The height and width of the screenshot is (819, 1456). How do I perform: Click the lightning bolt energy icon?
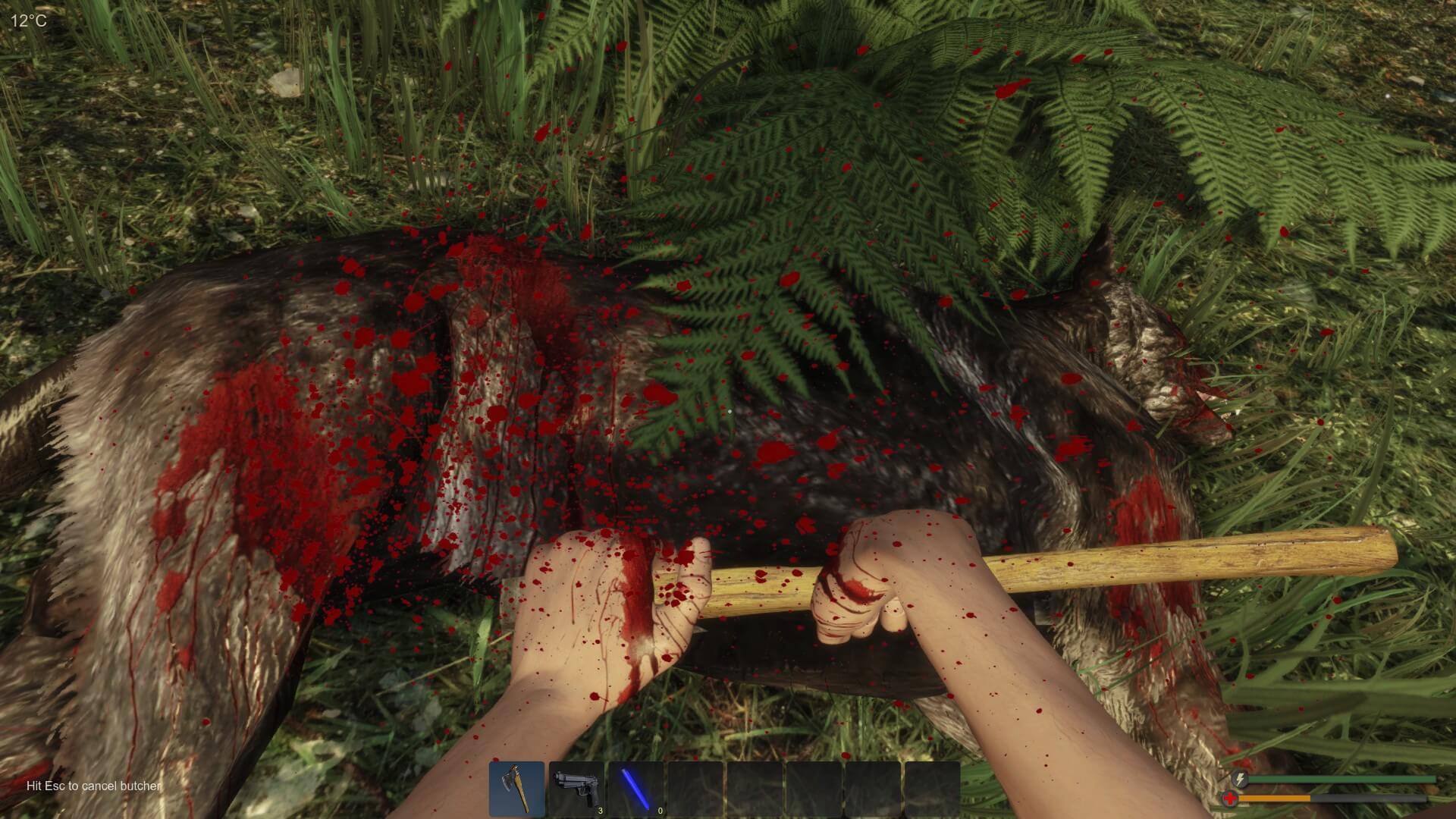click(1239, 779)
